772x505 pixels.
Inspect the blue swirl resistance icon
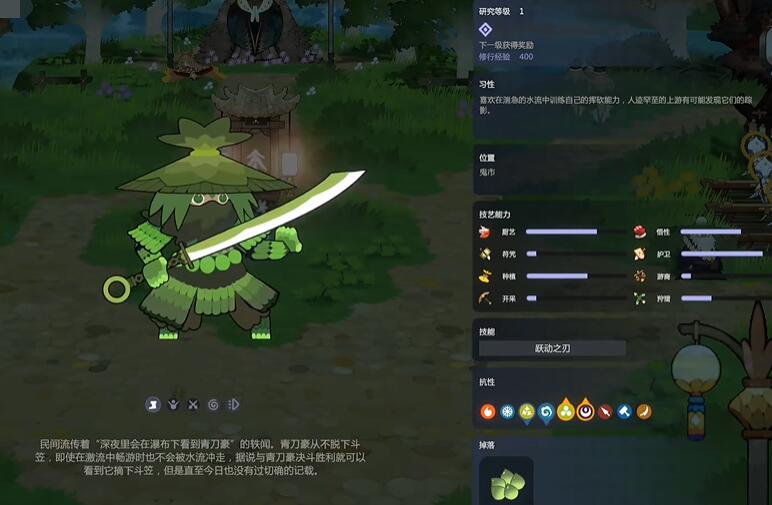(546, 411)
